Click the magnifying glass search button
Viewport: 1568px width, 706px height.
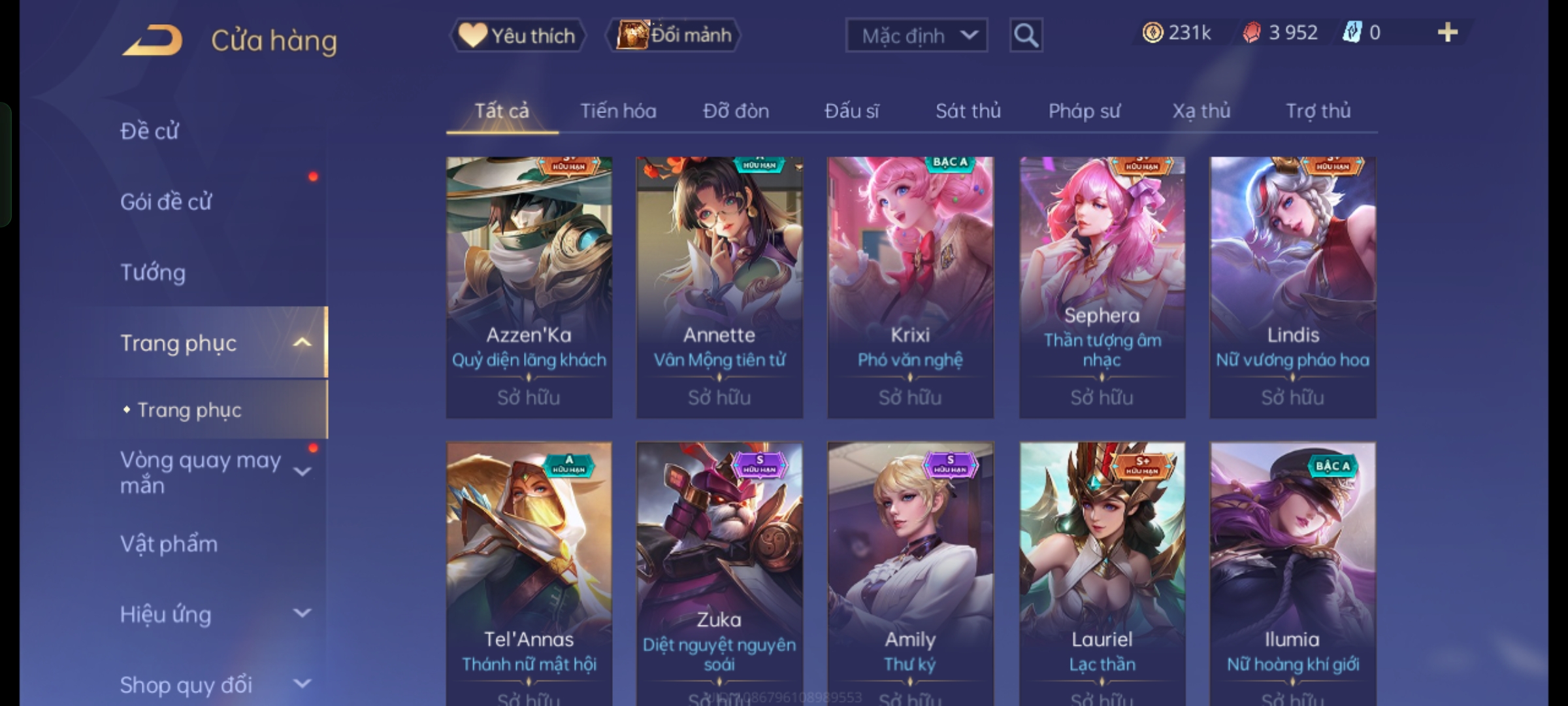pos(1026,35)
